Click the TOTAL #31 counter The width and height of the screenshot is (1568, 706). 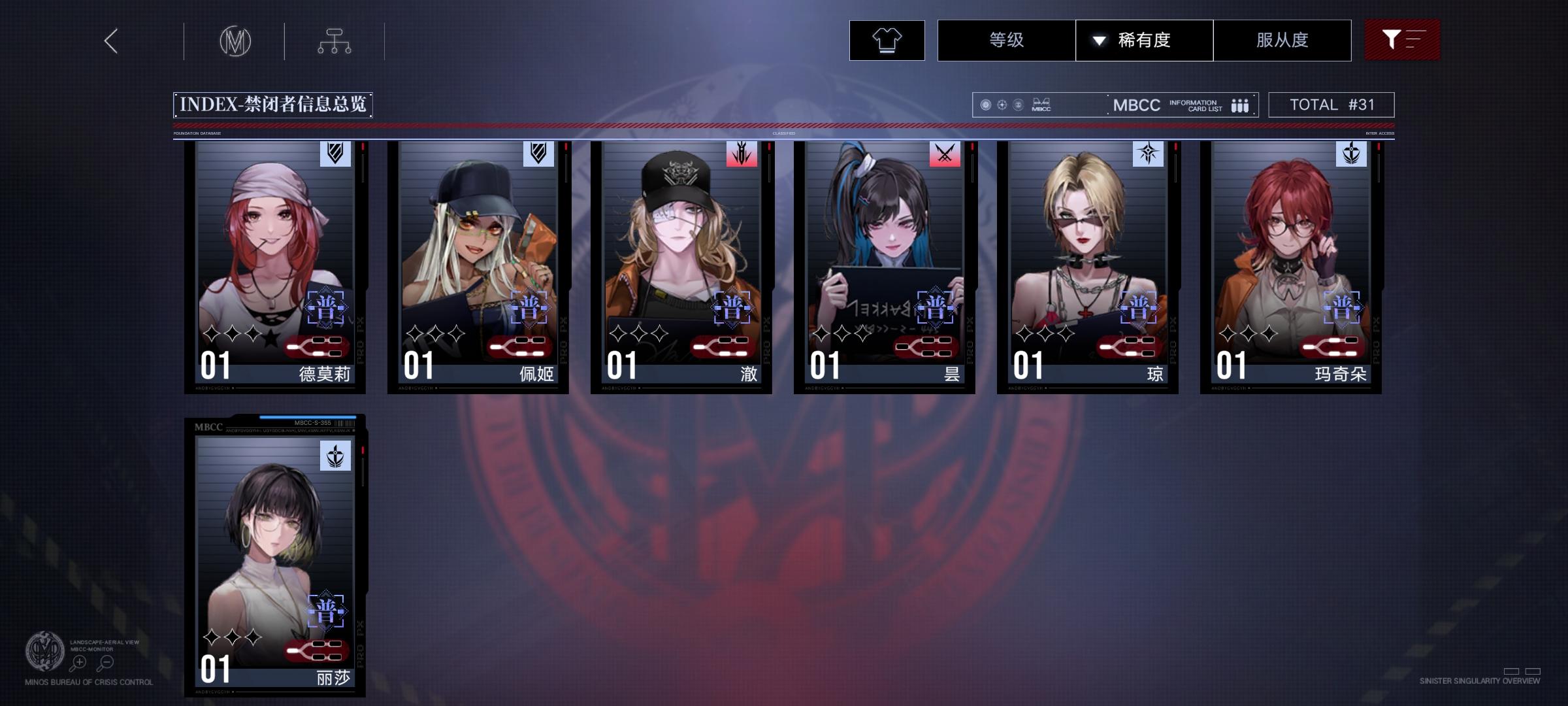click(1330, 103)
